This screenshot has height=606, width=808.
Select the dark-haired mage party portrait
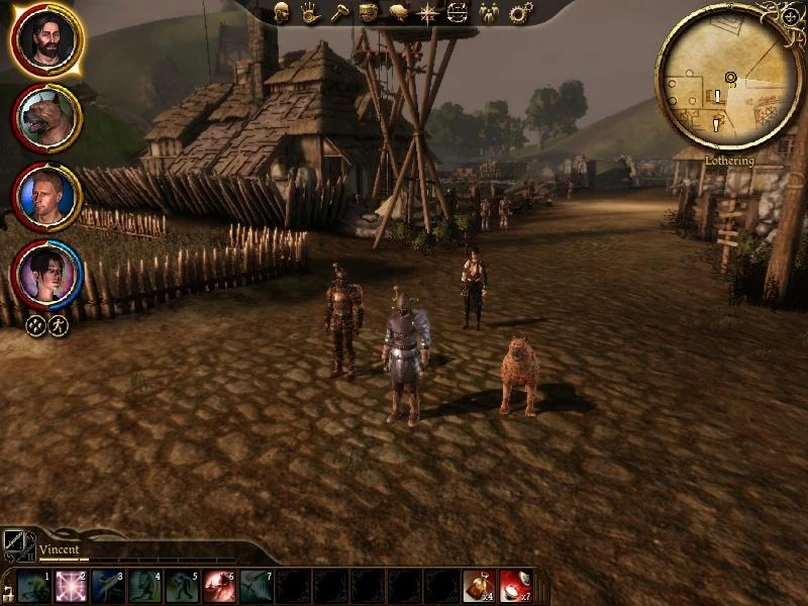[x=46, y=274]
